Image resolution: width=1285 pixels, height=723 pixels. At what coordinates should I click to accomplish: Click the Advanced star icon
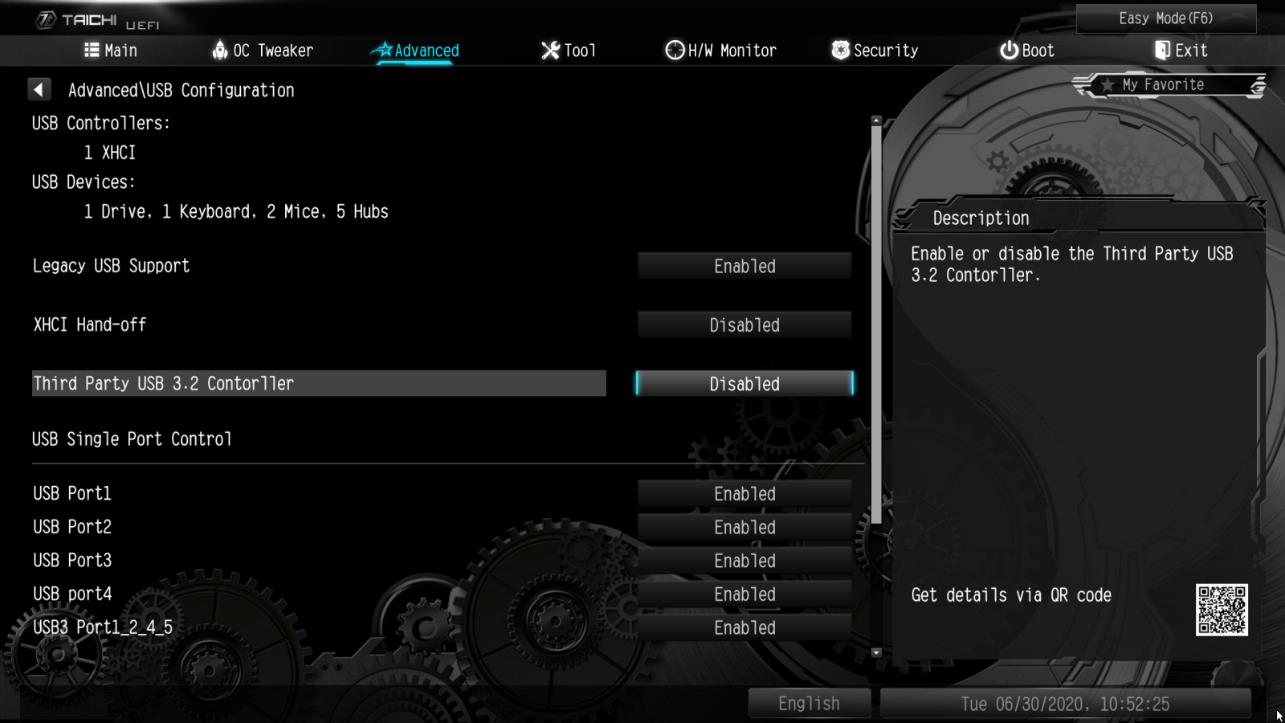386,48
